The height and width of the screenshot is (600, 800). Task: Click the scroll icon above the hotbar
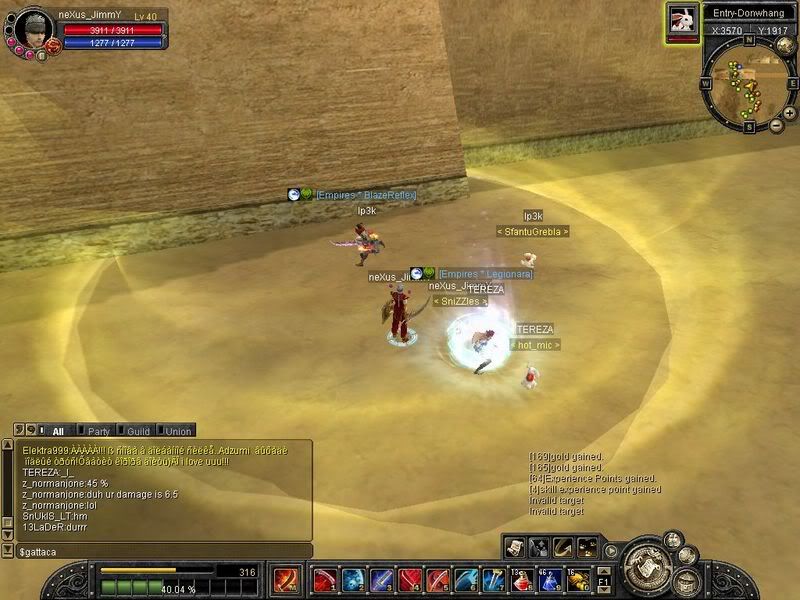pos(515,546)
